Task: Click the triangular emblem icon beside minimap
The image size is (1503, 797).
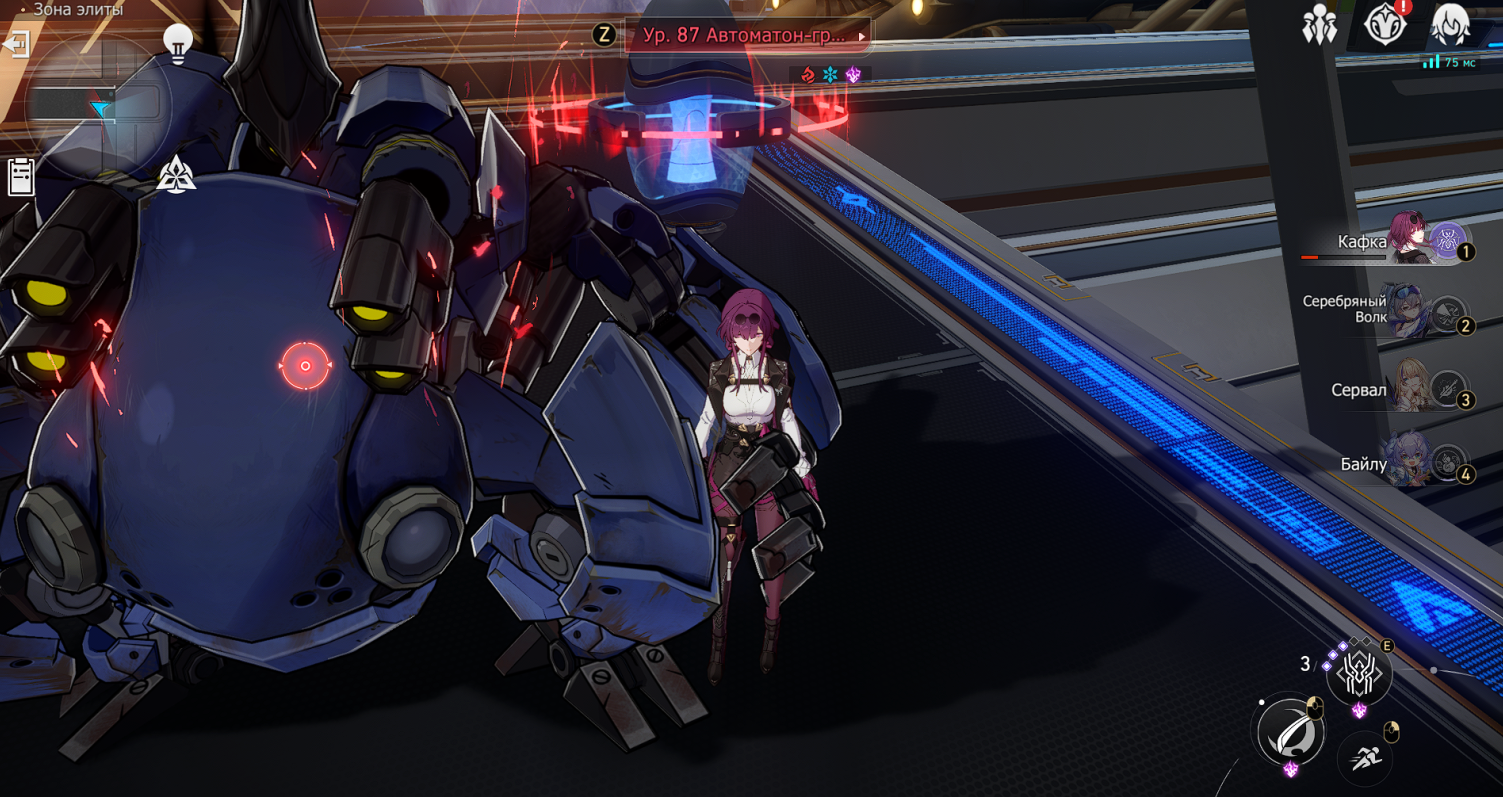Action: coord(176,175)
